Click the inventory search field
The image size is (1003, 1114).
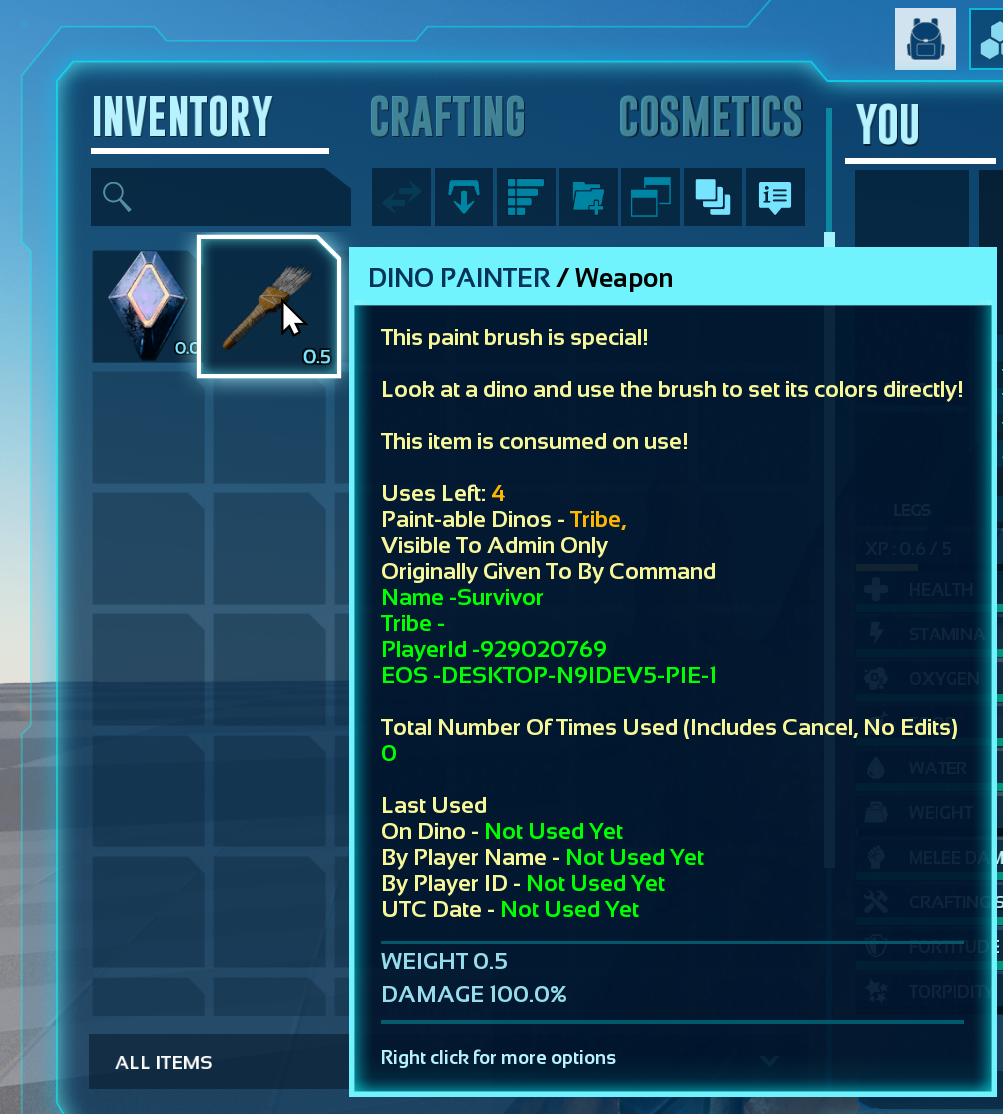coord(220,197)
